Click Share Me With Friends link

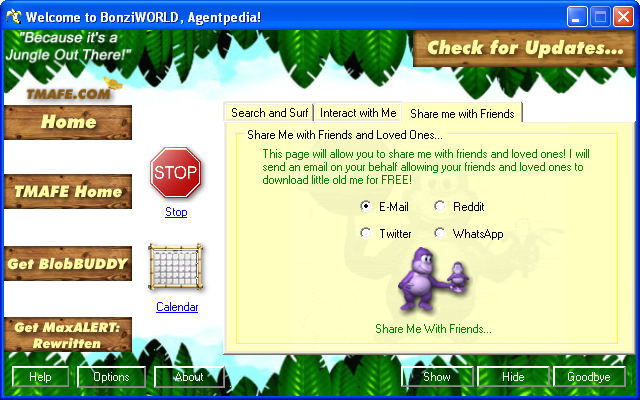(x=433, y=328)
